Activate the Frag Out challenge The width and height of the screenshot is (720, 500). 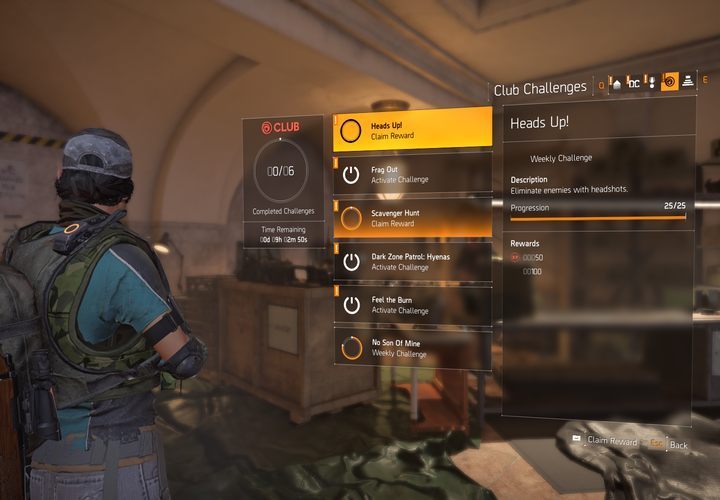(x=412, y=174)
